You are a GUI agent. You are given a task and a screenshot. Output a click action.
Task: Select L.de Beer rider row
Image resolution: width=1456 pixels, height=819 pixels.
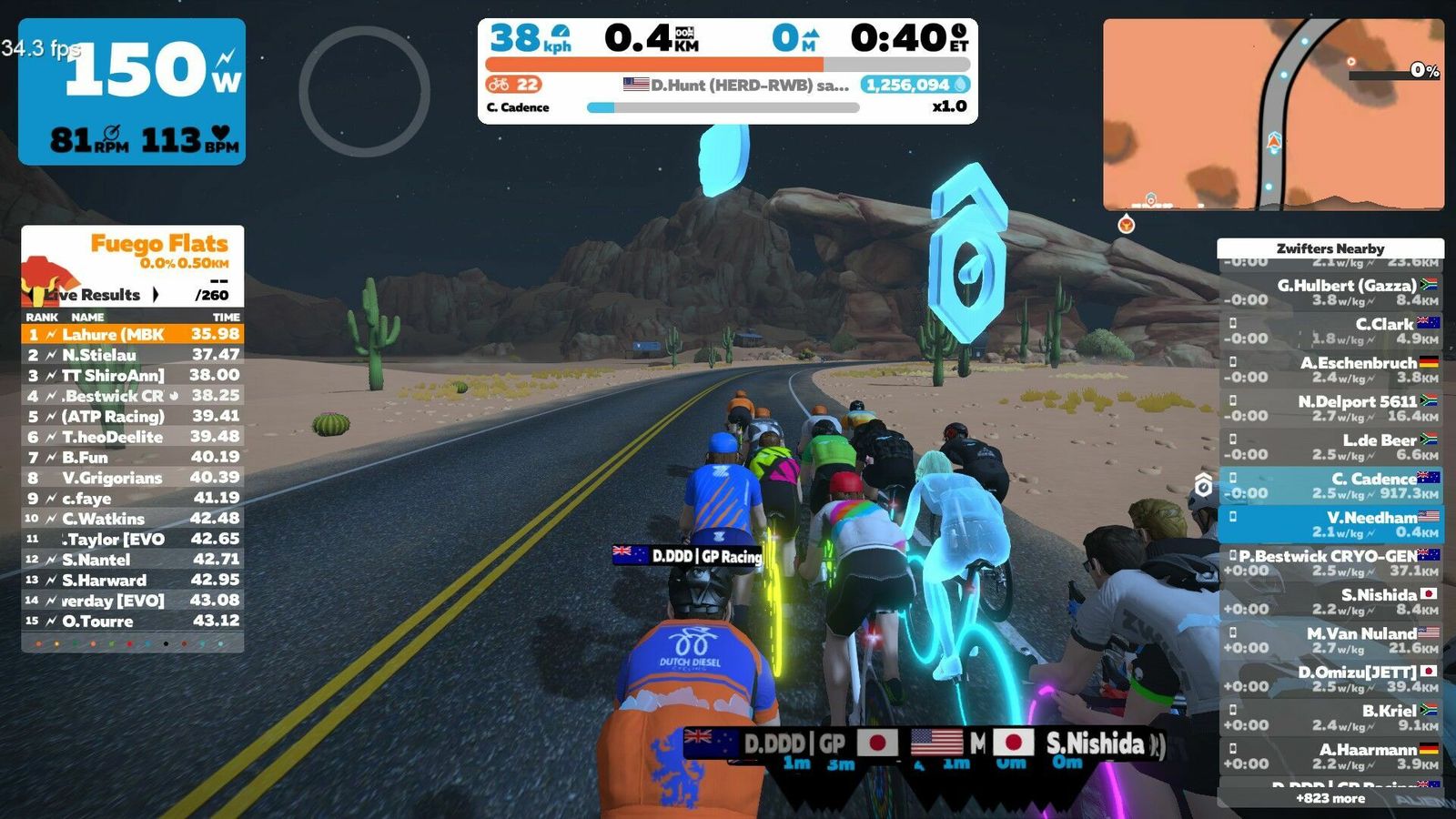coord(1330,447)
